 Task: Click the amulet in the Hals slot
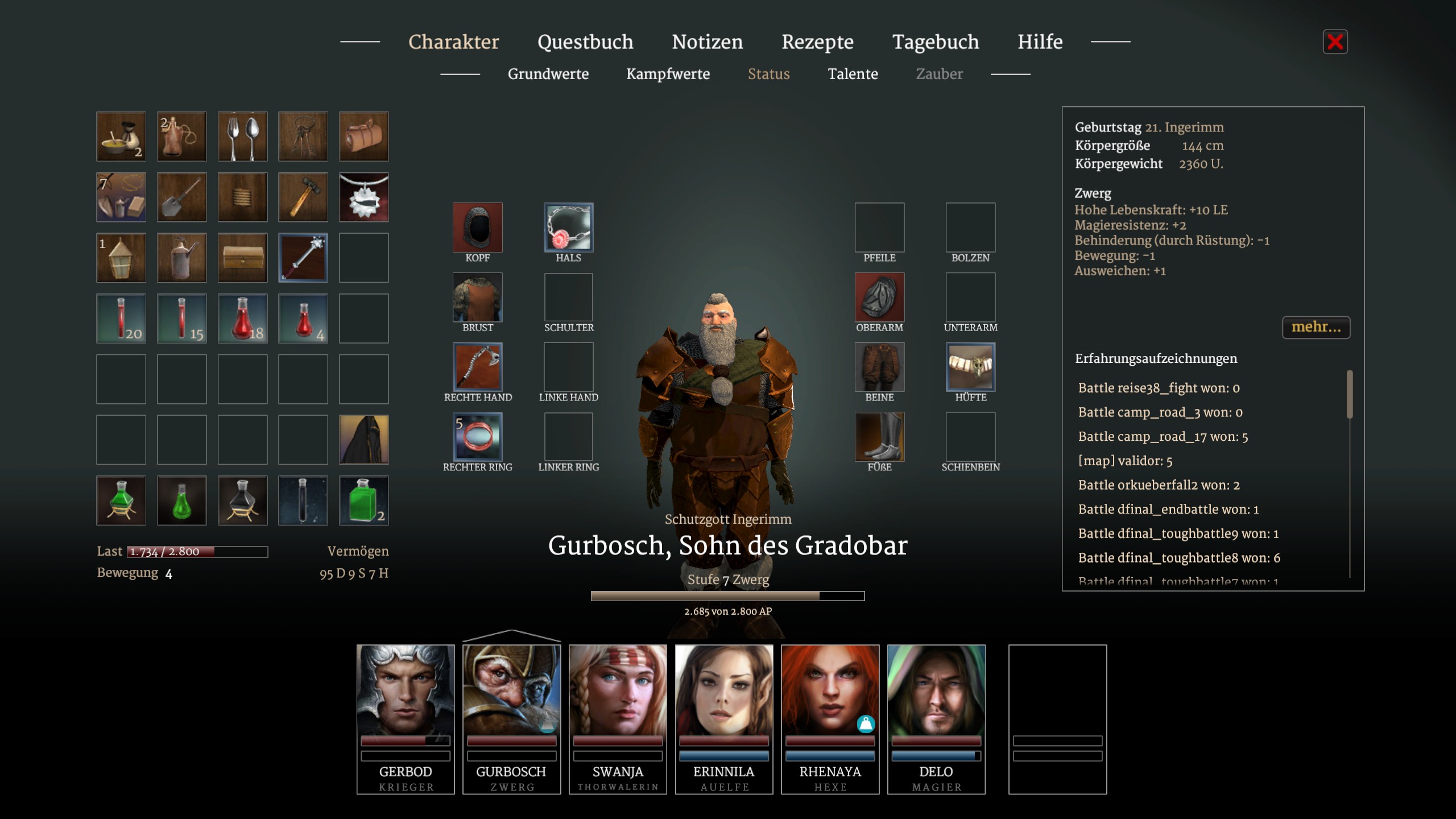point(568,227)
